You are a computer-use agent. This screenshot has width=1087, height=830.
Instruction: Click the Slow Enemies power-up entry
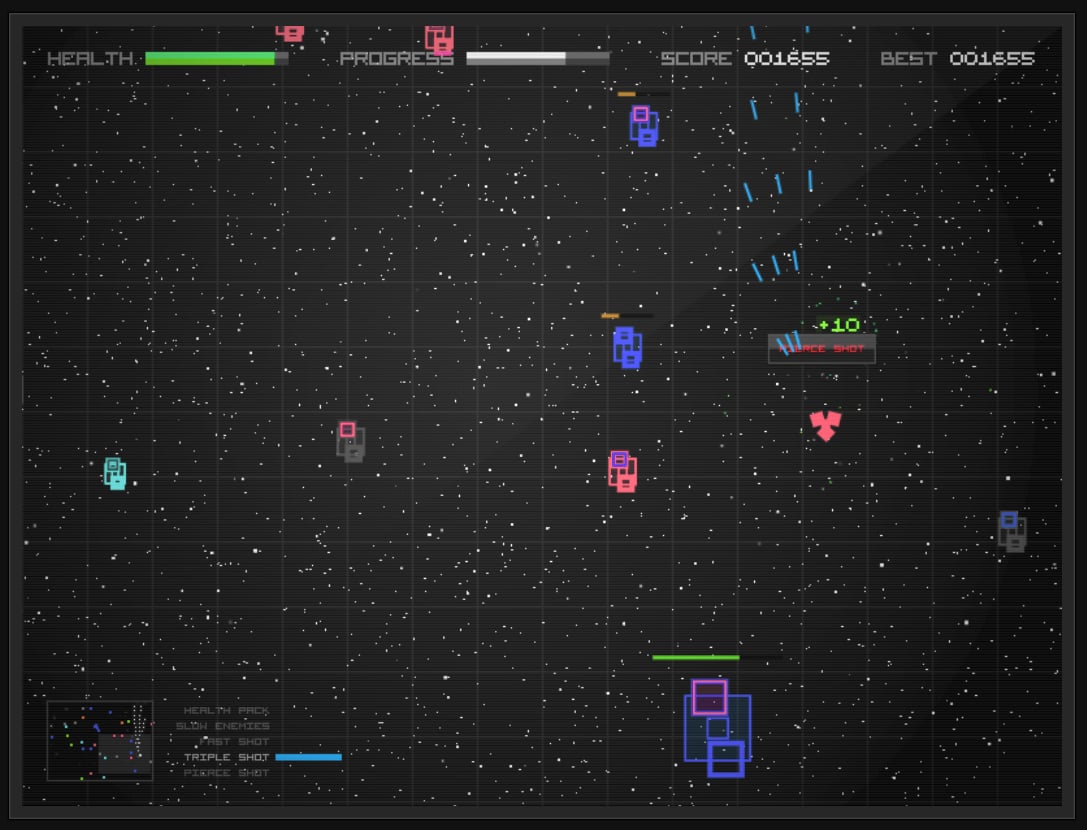[x=222, y=726]
